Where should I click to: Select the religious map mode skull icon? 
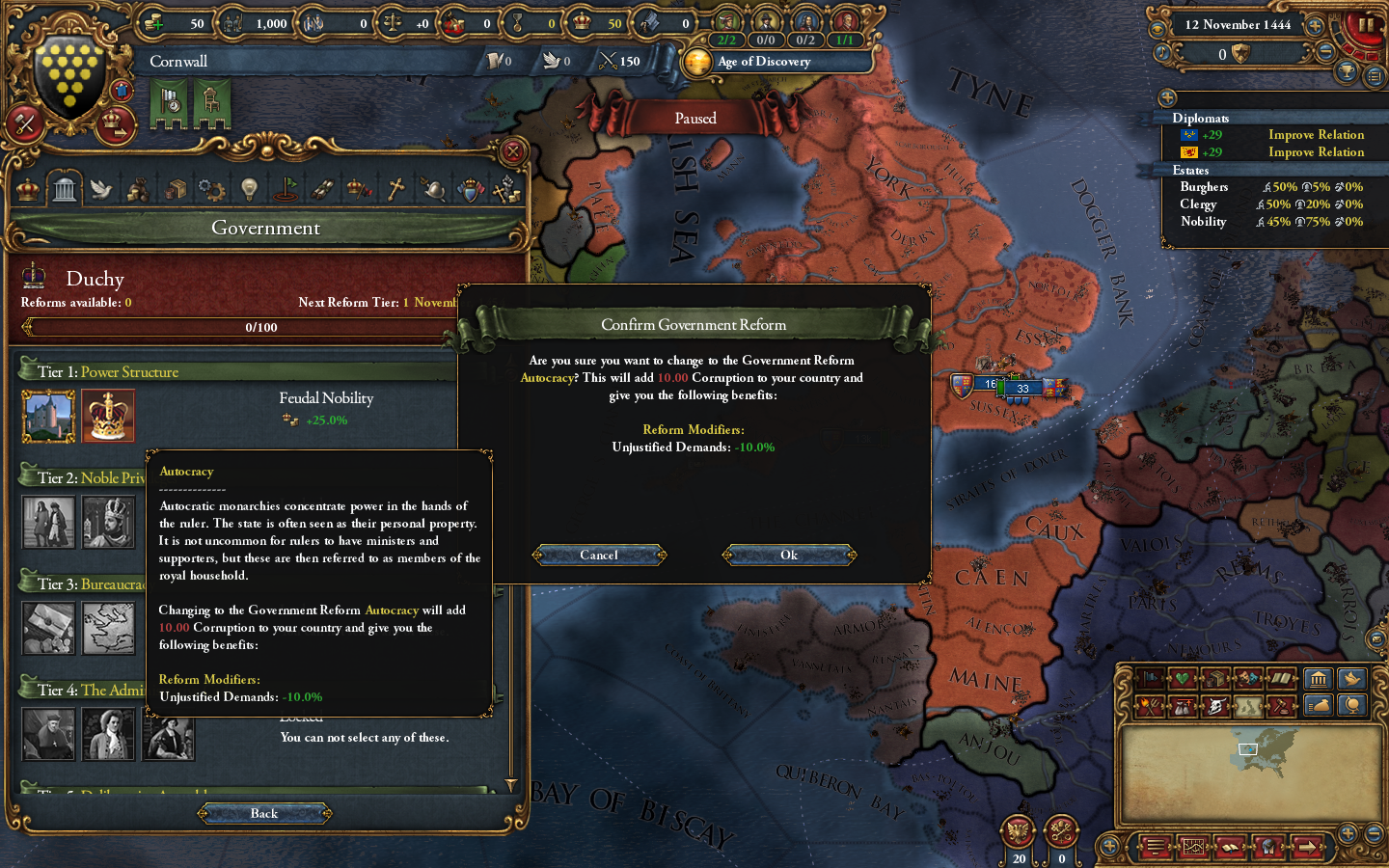point(1215,705)
